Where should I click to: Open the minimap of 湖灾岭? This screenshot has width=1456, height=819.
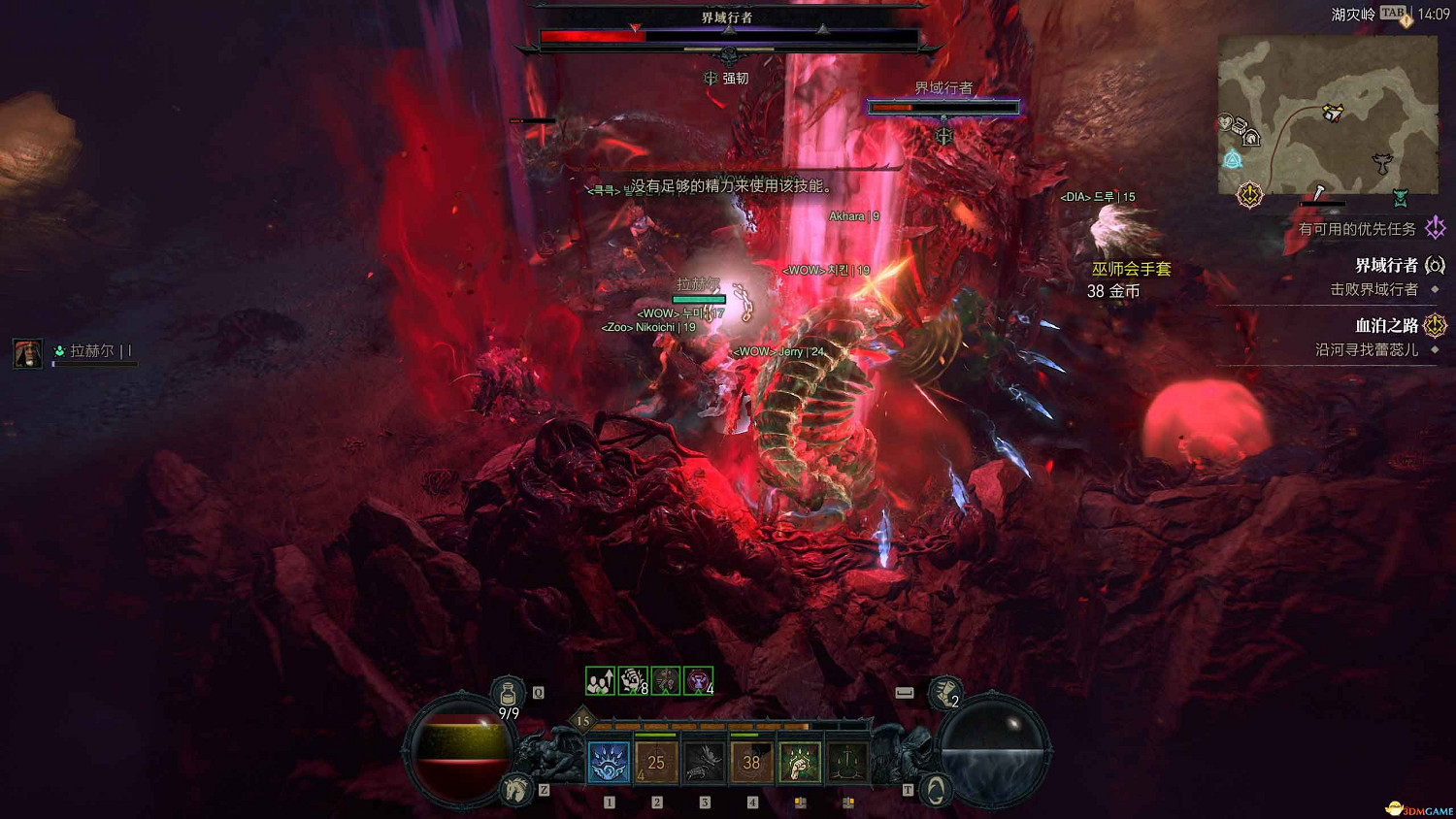pyautogui.click(x=1327, y=115)
